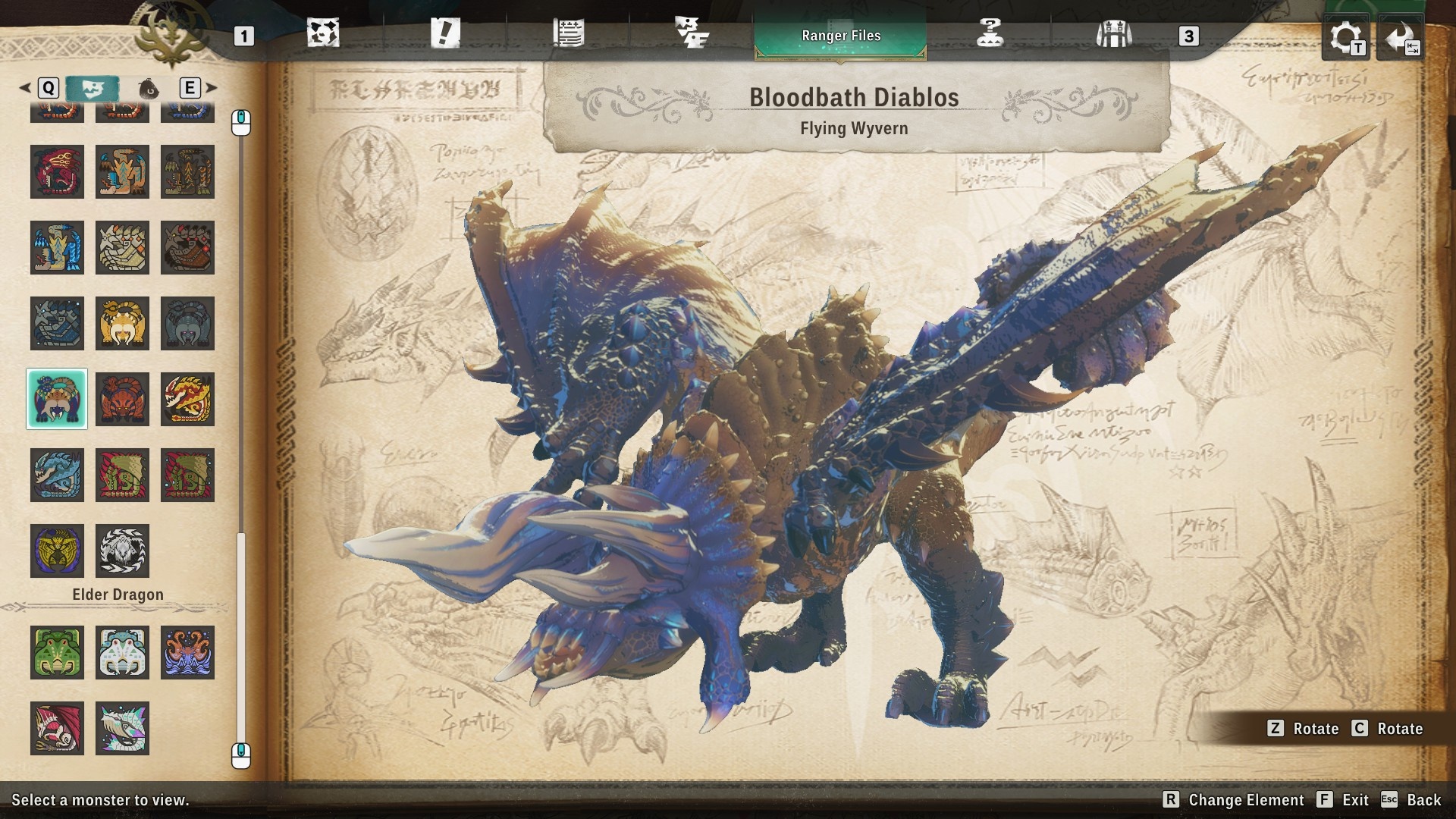Switch to the small monster pouch category

point(149,88)
